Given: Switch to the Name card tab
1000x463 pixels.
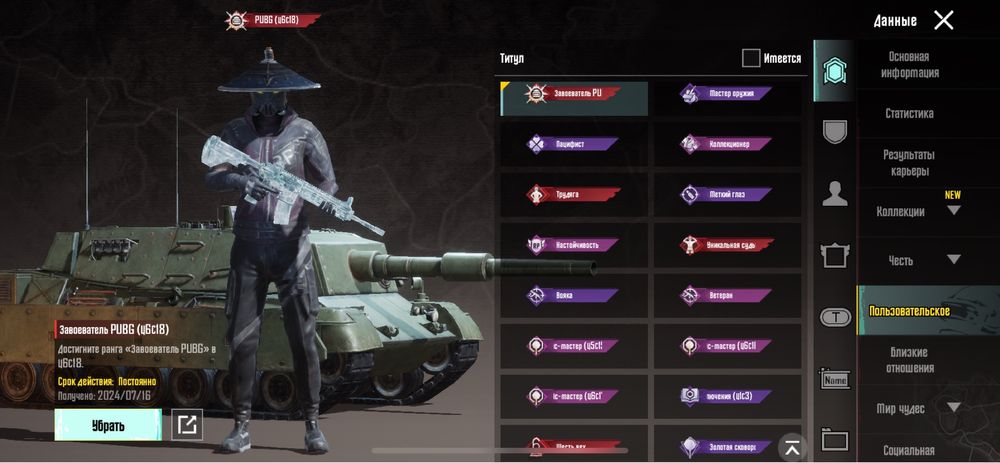Looking at the screenshot, I should click(x=834, y=379).
